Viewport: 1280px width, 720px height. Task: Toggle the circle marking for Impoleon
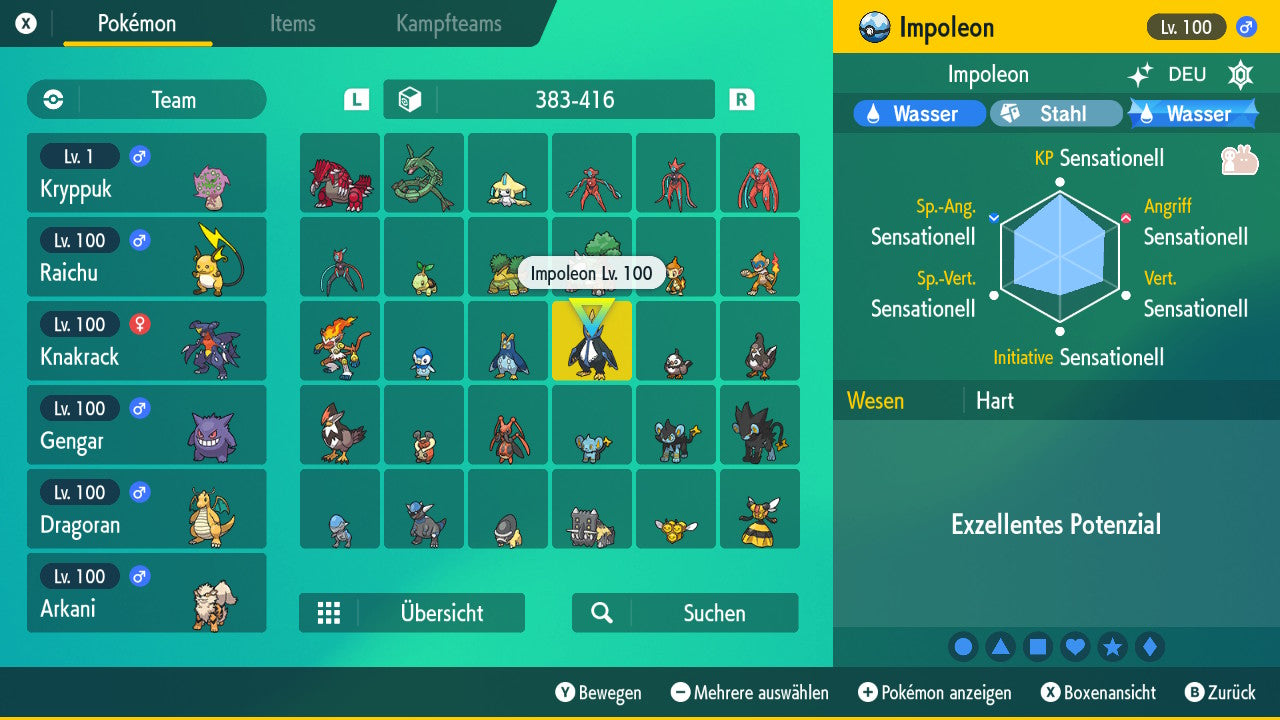pos(963,647)
